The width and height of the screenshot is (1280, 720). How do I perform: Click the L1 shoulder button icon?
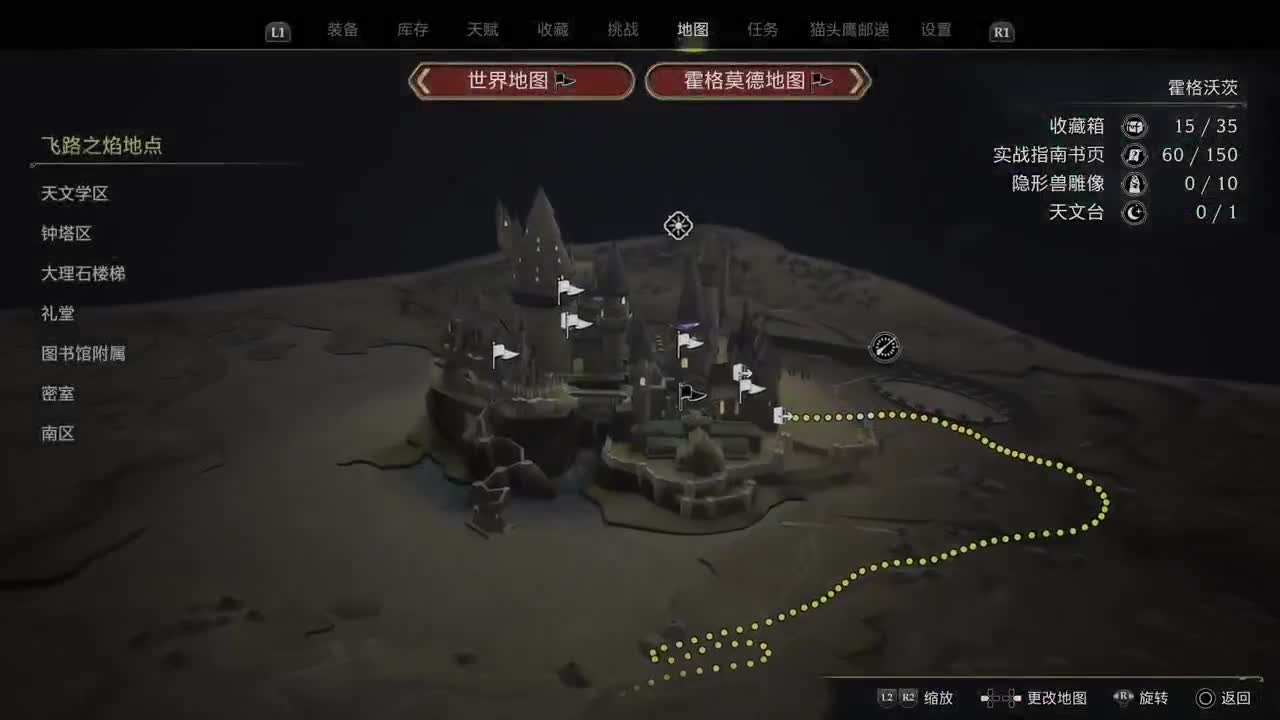[x=276, y=31]
